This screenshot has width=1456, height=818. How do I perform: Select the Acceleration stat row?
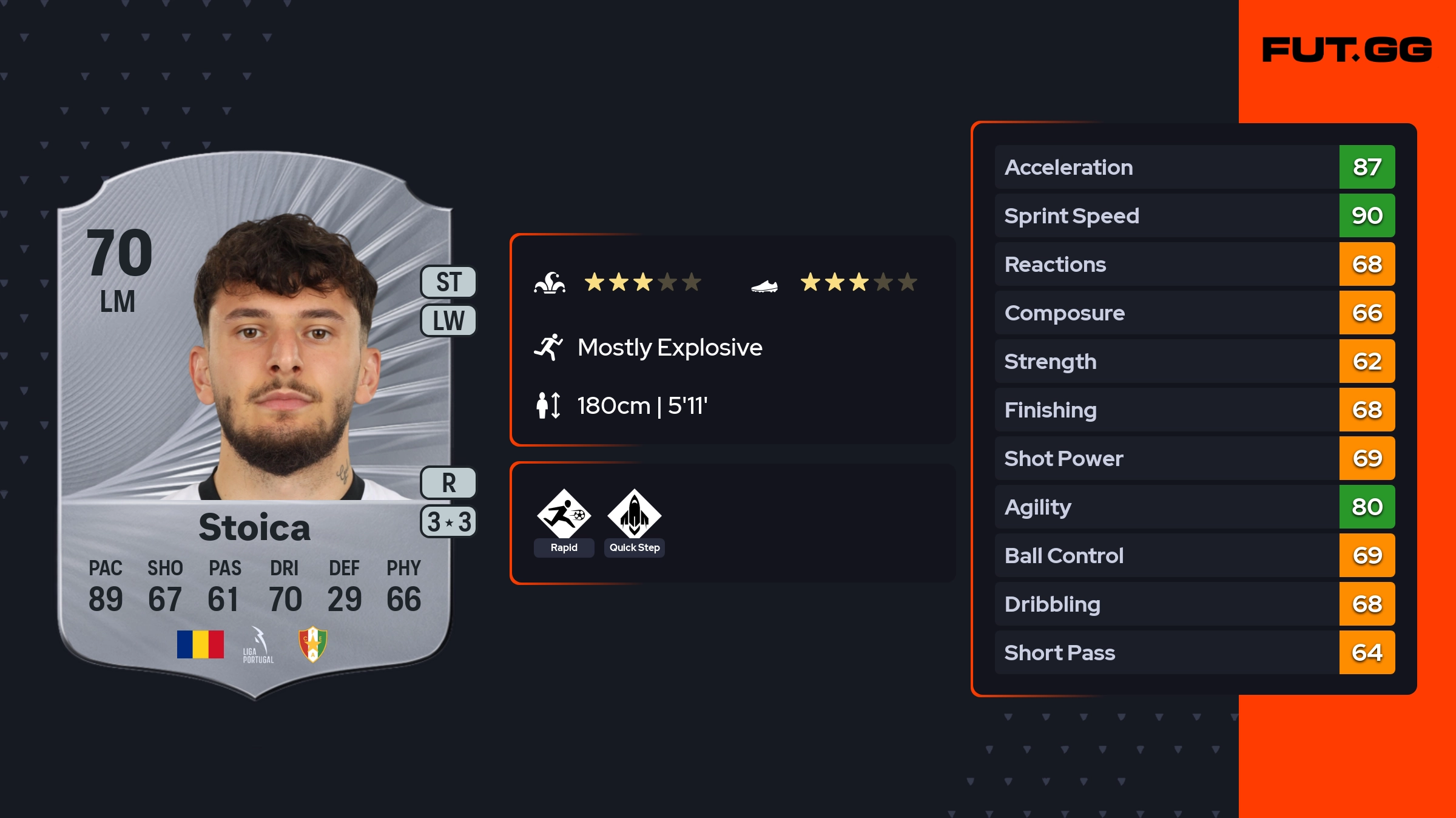tap(1194, 167)
